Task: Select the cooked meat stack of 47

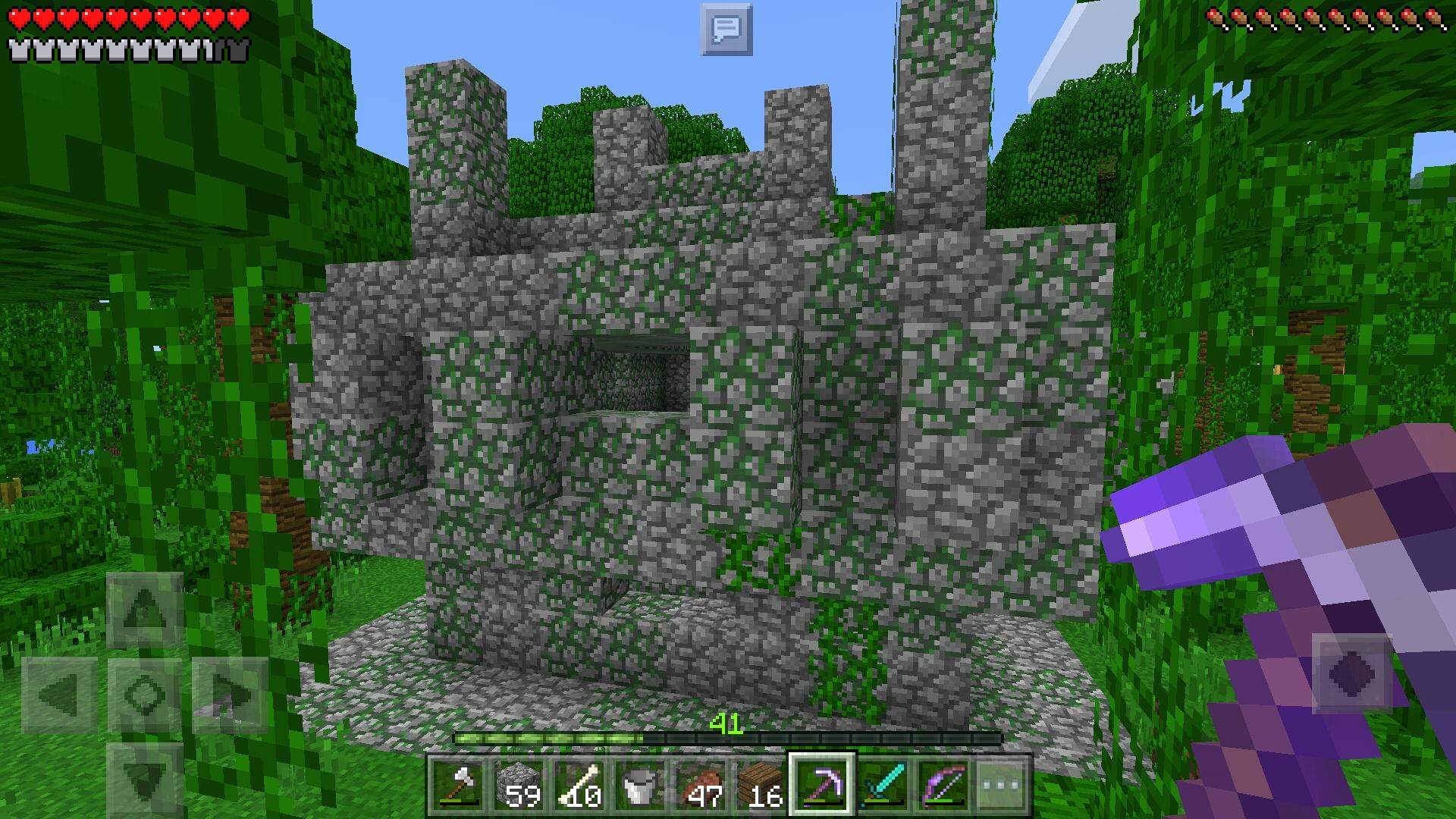Action: [x=701, y=785]
